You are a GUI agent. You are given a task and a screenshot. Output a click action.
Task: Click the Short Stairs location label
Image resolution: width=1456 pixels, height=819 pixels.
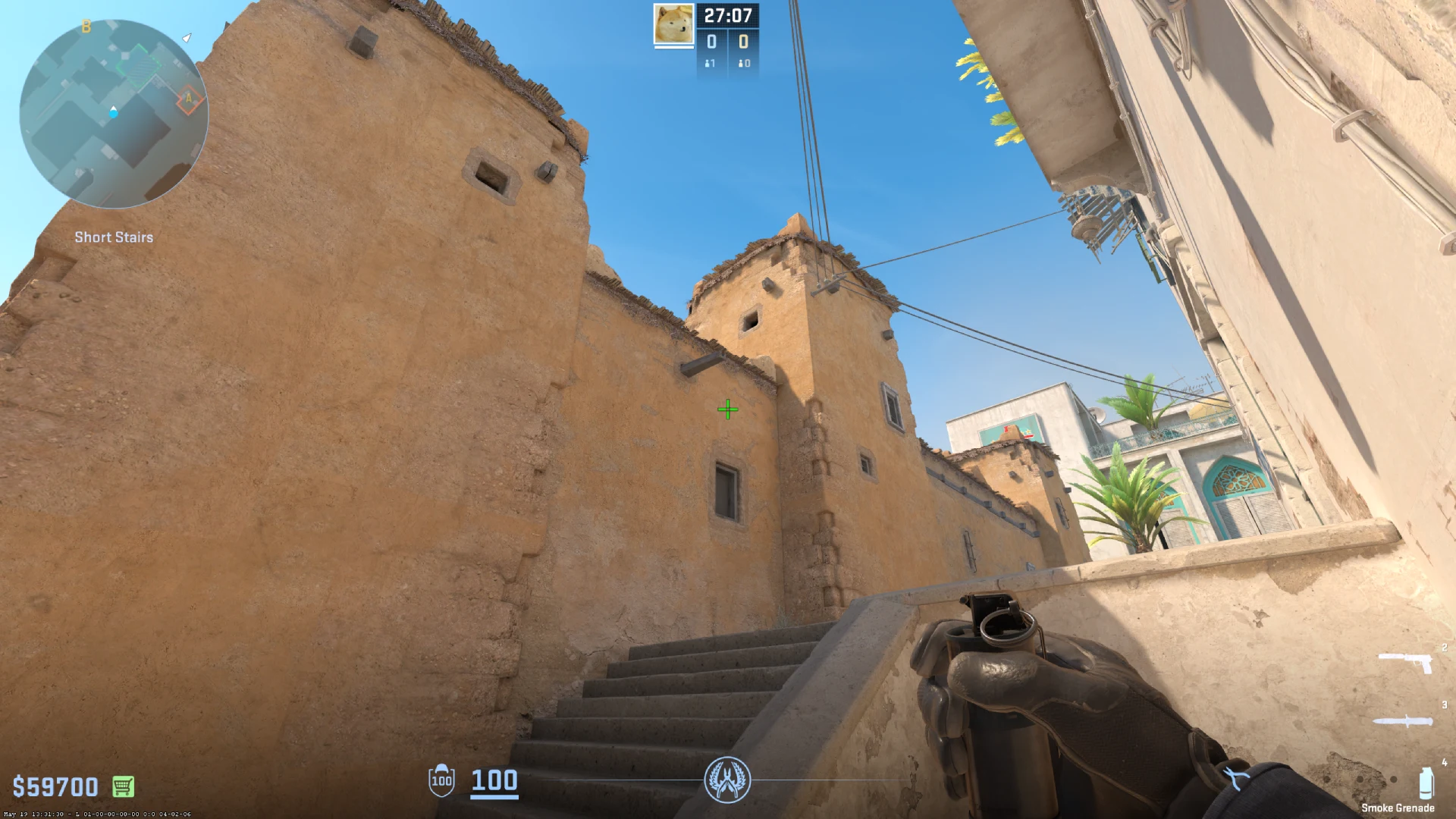point(112,237)
